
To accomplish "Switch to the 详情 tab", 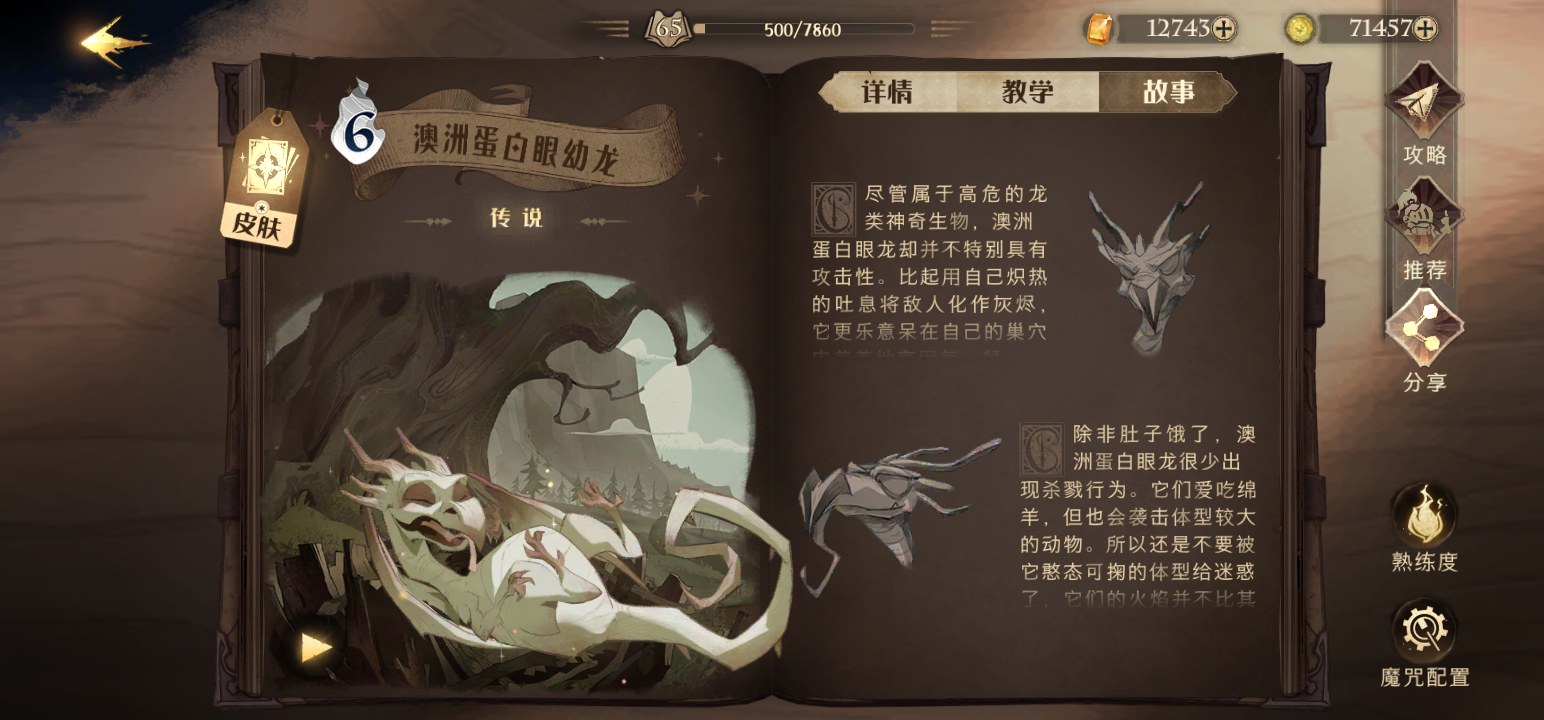I will (x=887, y=92).
